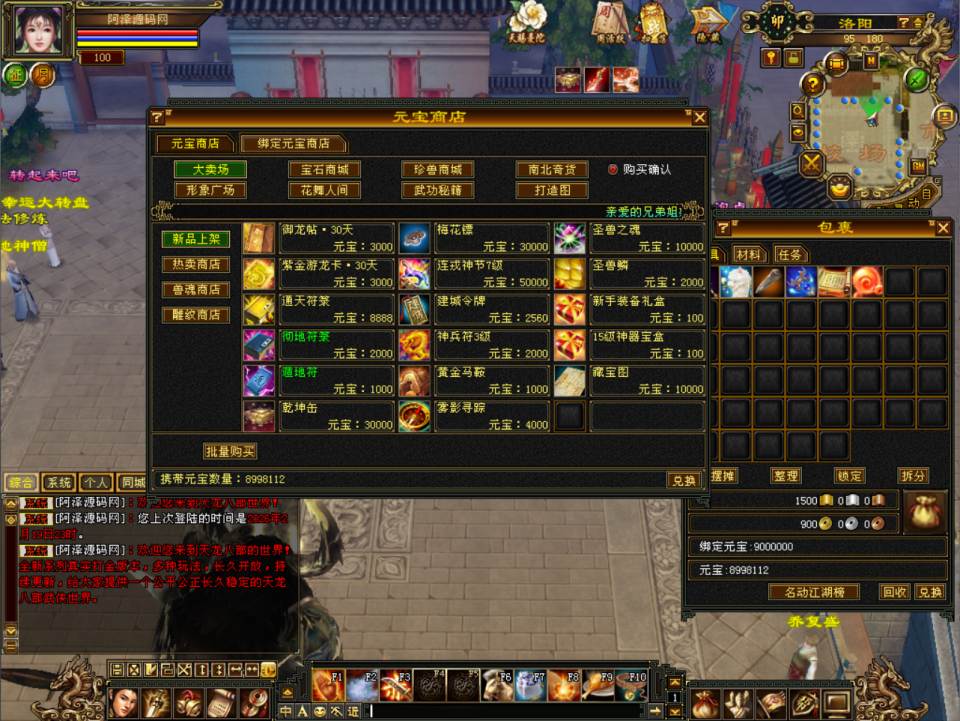Viewport: 960px width, 721px height.
Task: Open the 武功秘籍 category
Action: tap(437, 190)
